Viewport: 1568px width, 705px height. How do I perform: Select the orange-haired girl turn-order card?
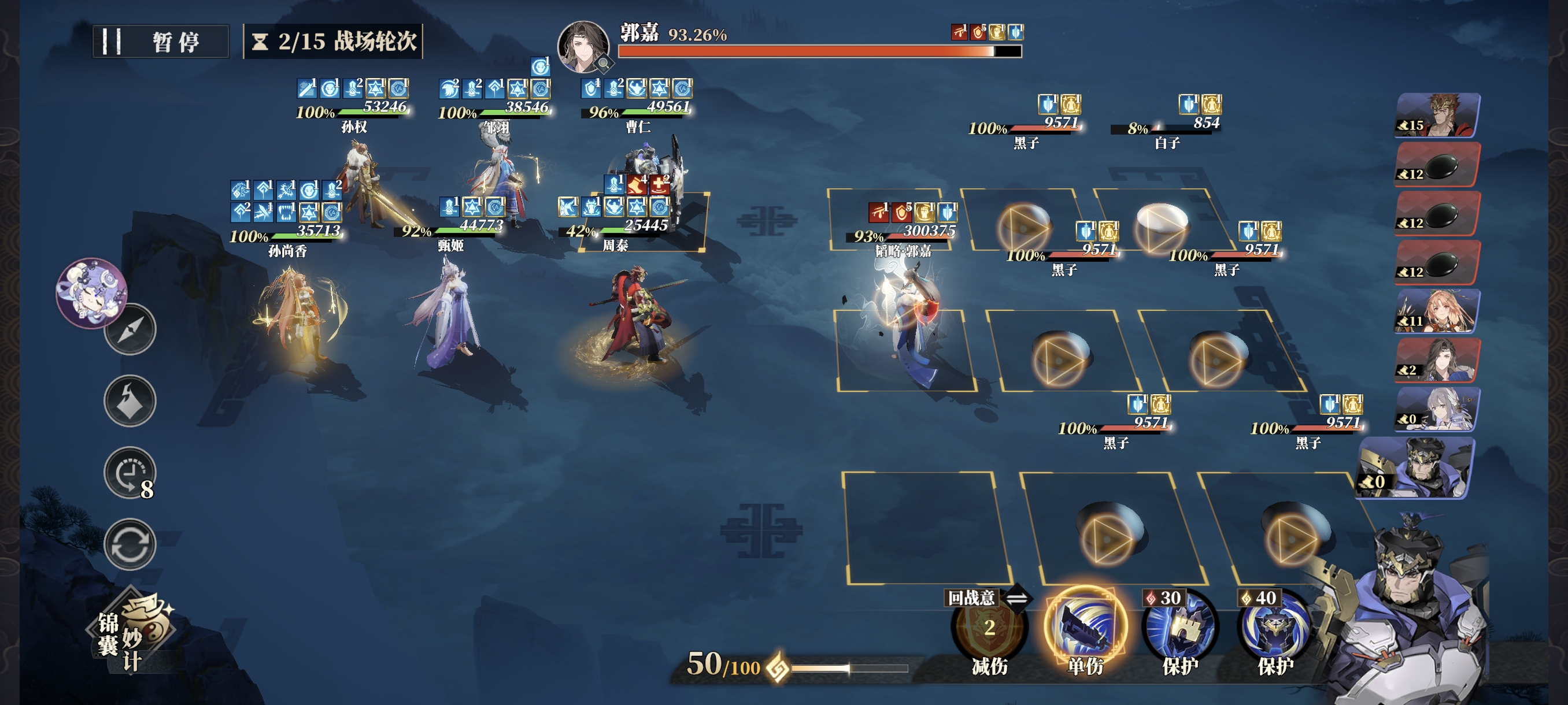click(1437, 311)
